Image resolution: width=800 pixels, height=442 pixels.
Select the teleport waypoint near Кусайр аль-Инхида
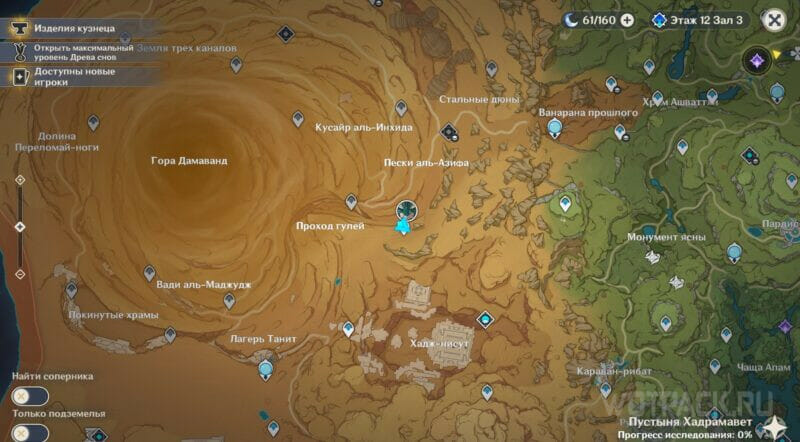(x=298, y=119)
